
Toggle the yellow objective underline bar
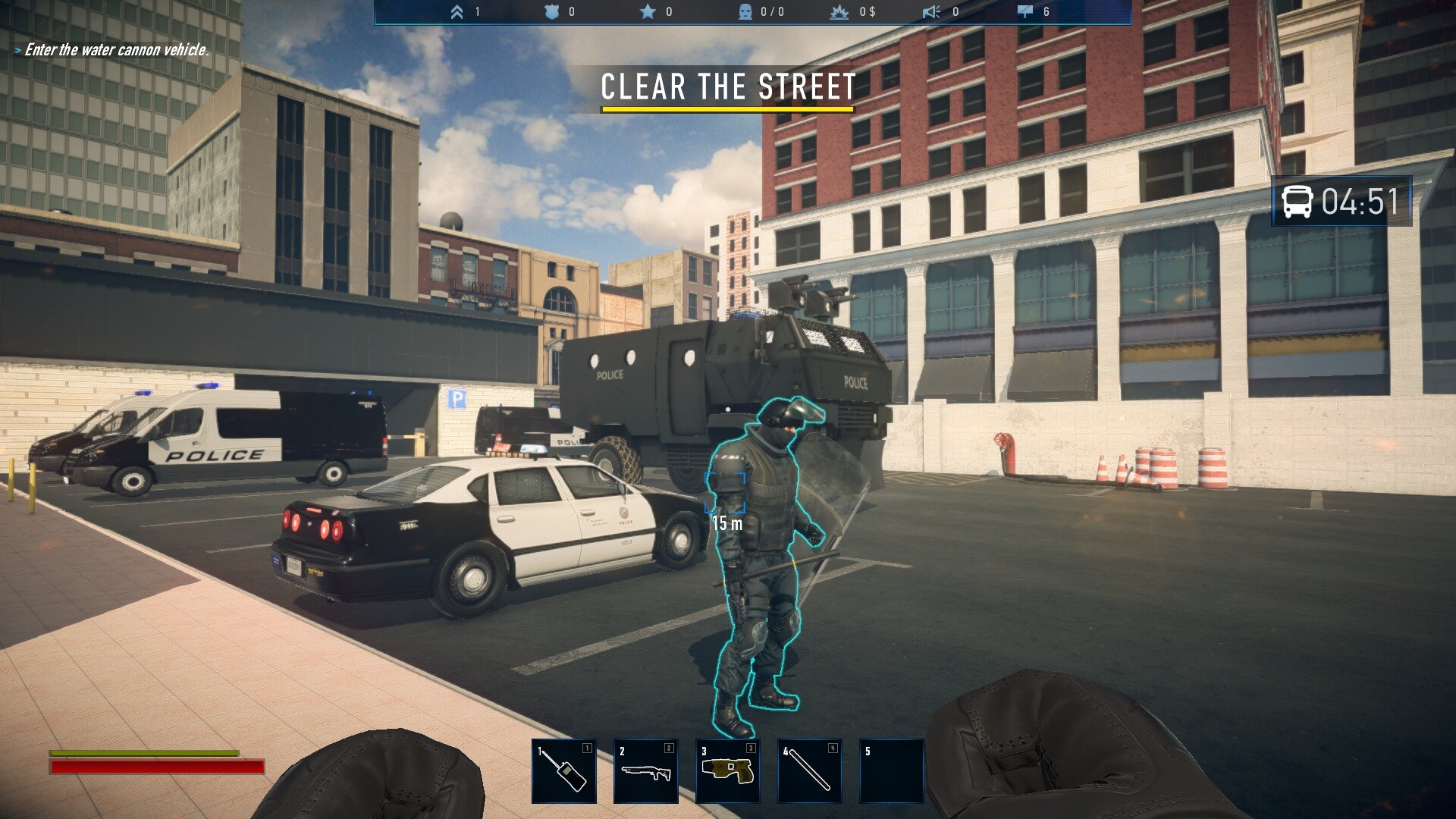[x=726, y=110]
